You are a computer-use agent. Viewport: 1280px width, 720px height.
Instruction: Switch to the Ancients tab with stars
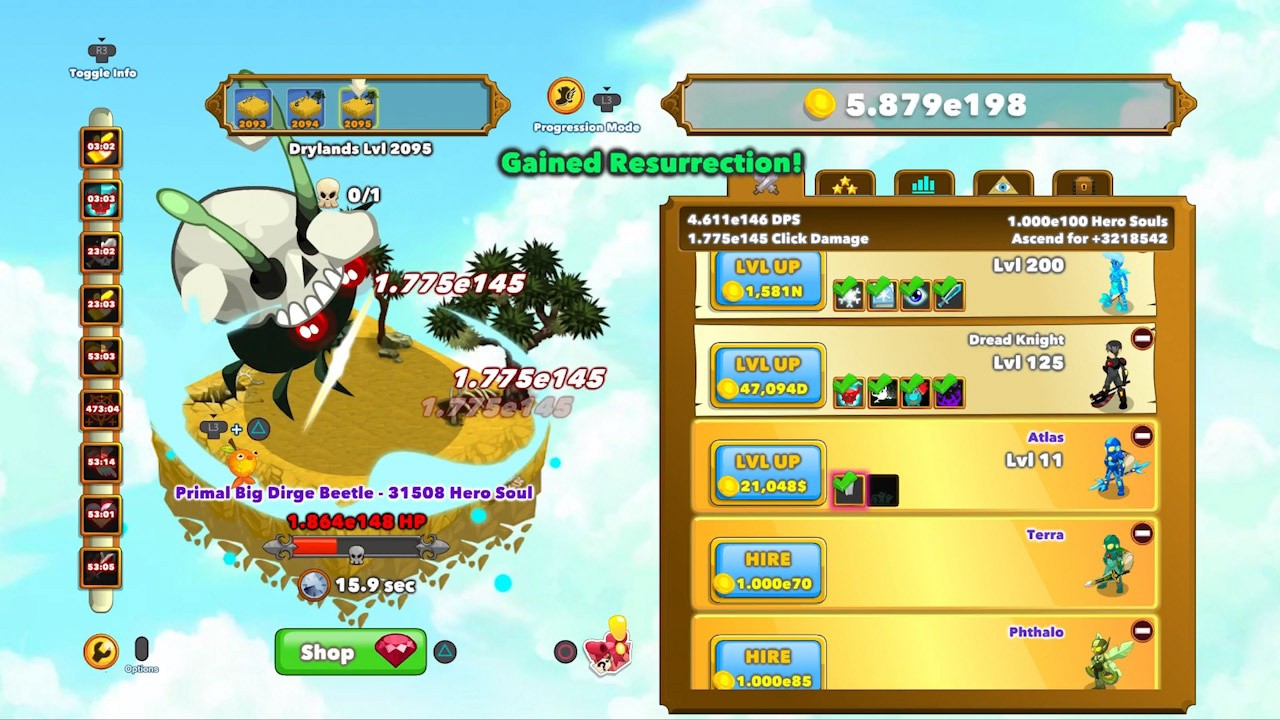[x=845, y=183]
